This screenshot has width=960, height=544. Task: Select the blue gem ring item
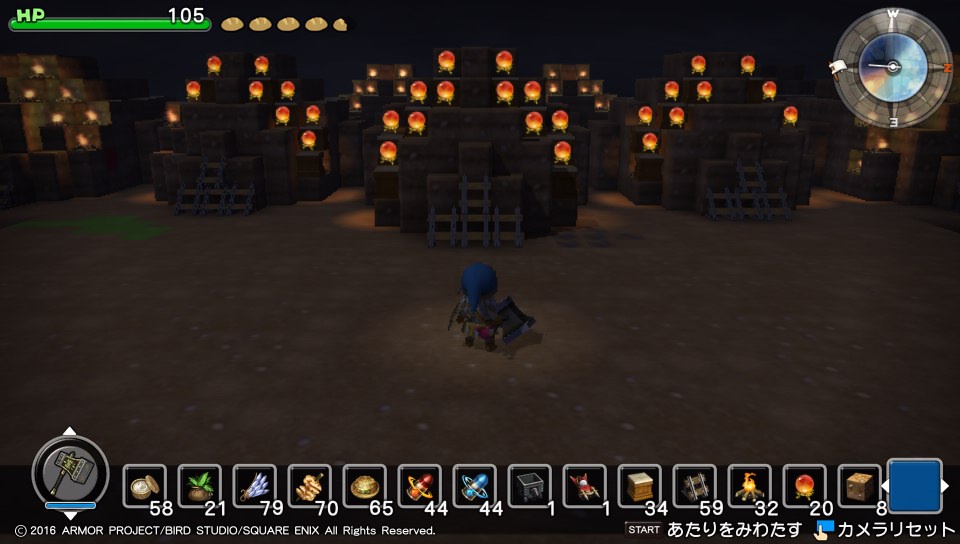tap(475, 487)
